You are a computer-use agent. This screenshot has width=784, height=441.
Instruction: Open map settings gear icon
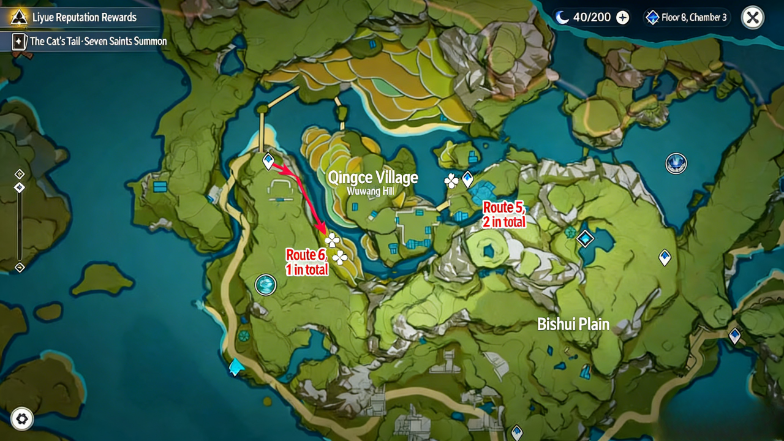click(22, 418)
